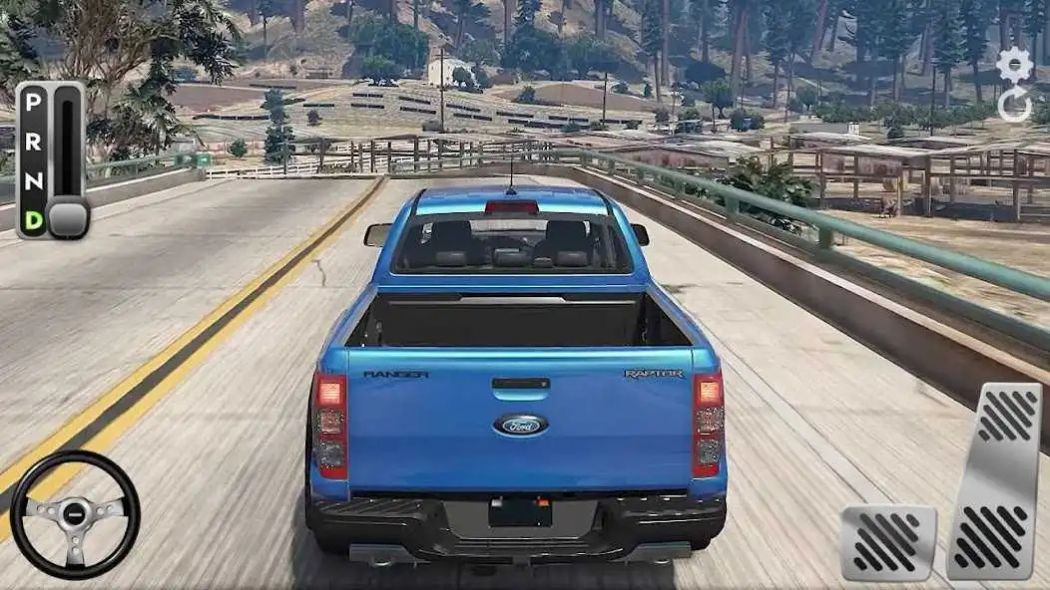This screenshot has height=590, width=1050.
Task: Click the gear shifter's silver knob
Action: click(x=68, y=218)
